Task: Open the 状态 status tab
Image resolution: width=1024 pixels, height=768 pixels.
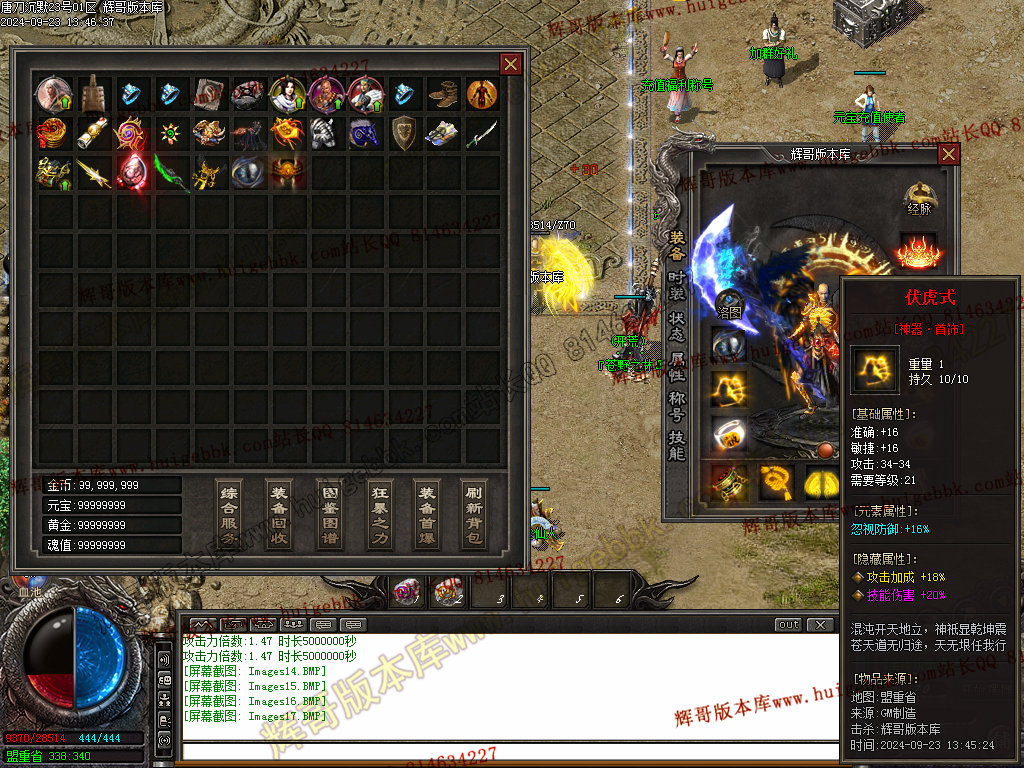Action: point(678,322)
